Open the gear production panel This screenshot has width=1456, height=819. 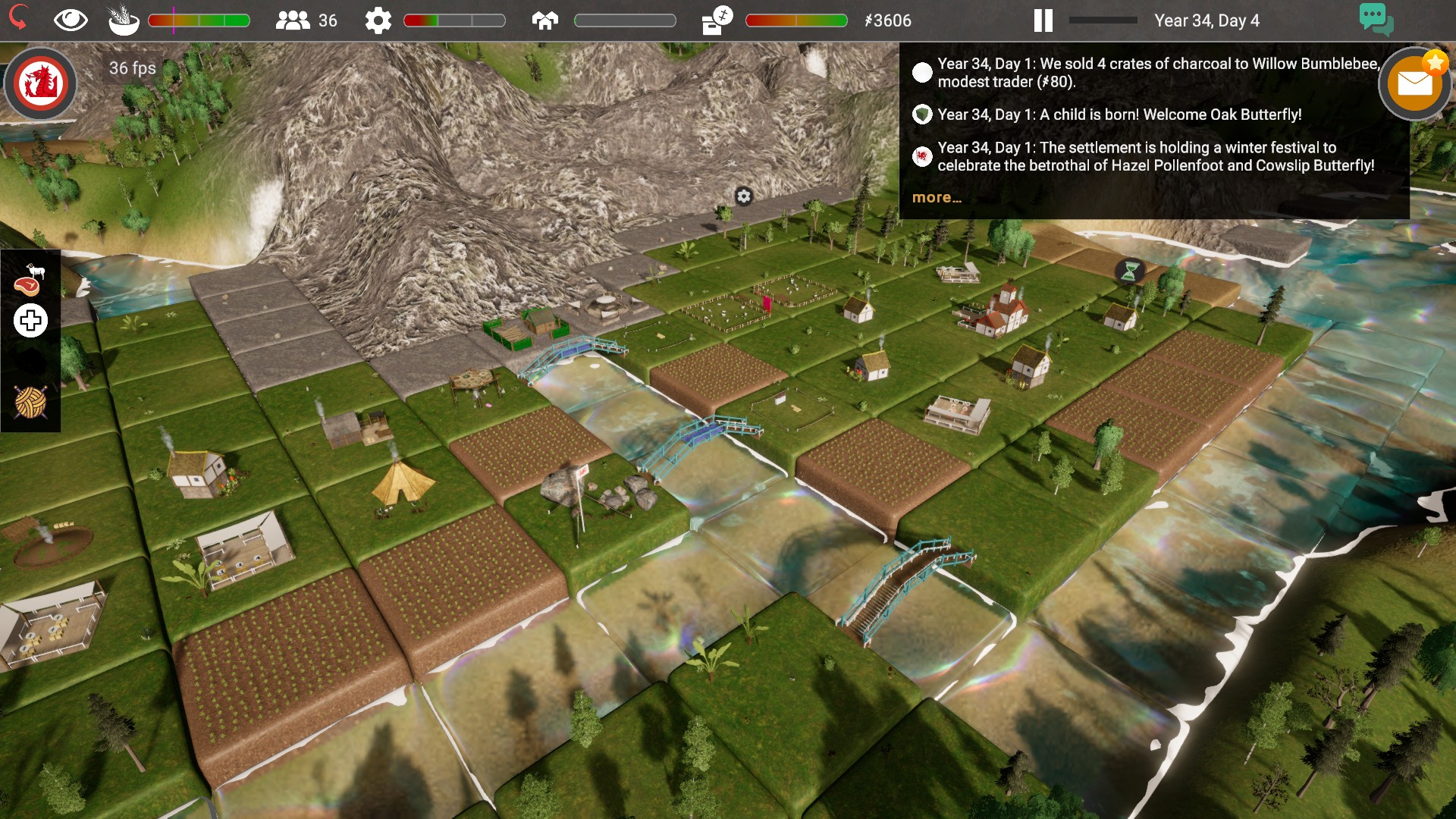pos(378,20)
